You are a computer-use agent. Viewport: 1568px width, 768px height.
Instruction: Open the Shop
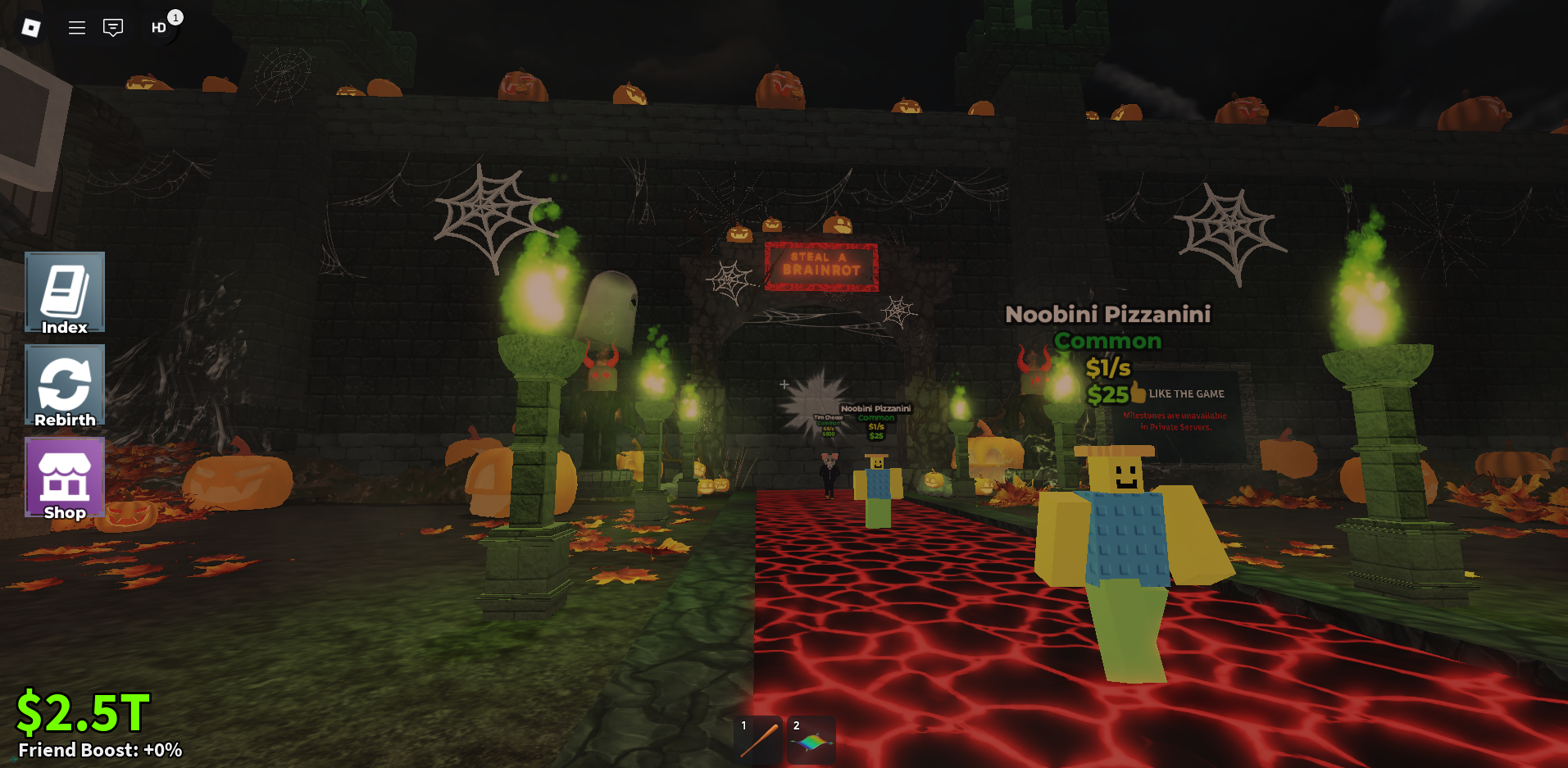(x=65, y=478)
